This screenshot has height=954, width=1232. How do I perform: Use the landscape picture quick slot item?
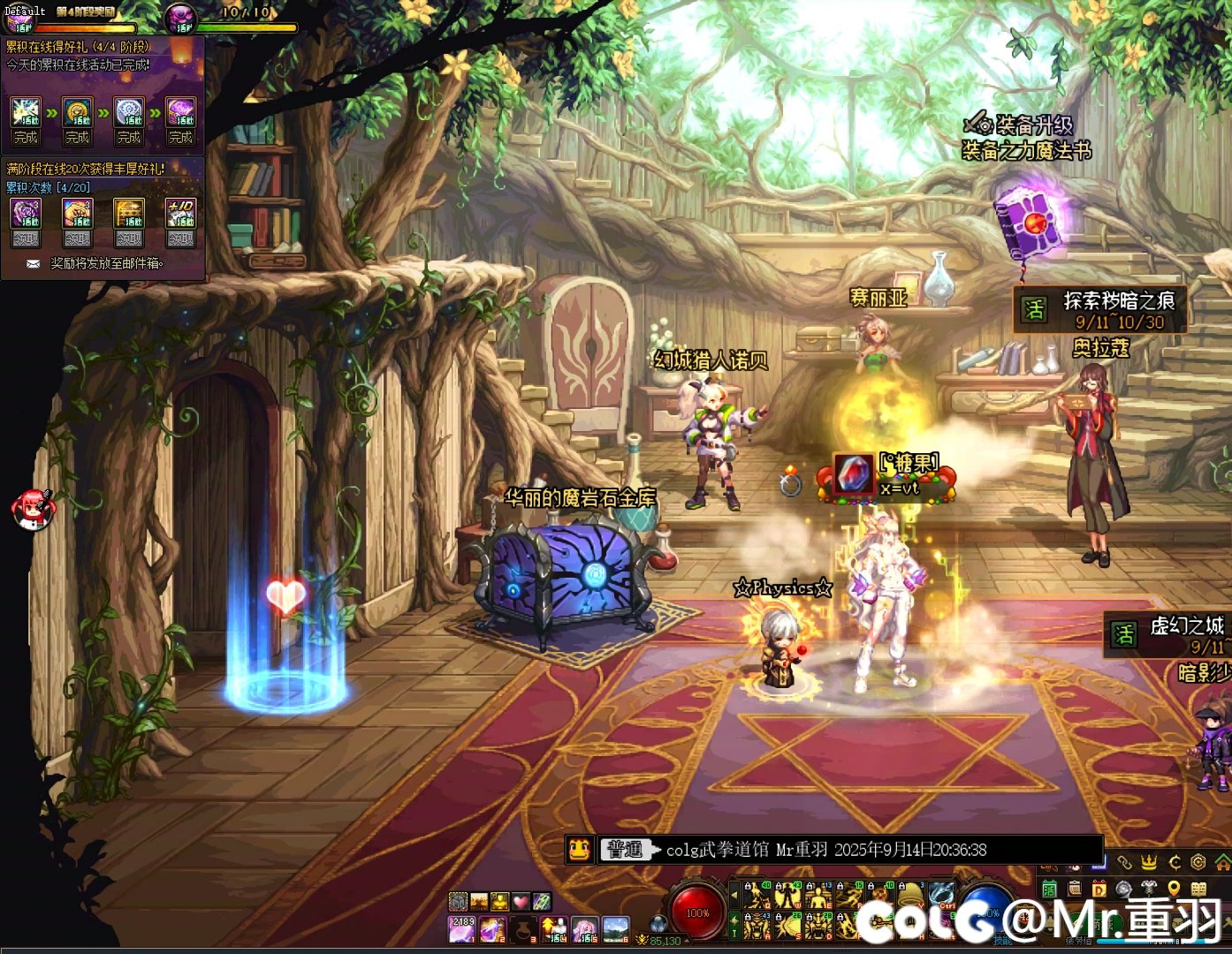615,928
